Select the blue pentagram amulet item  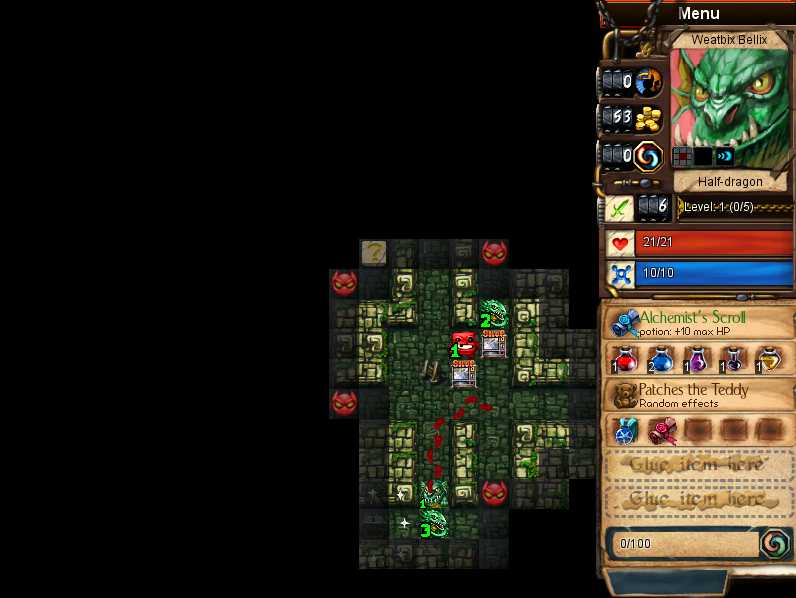coord(628,431)
